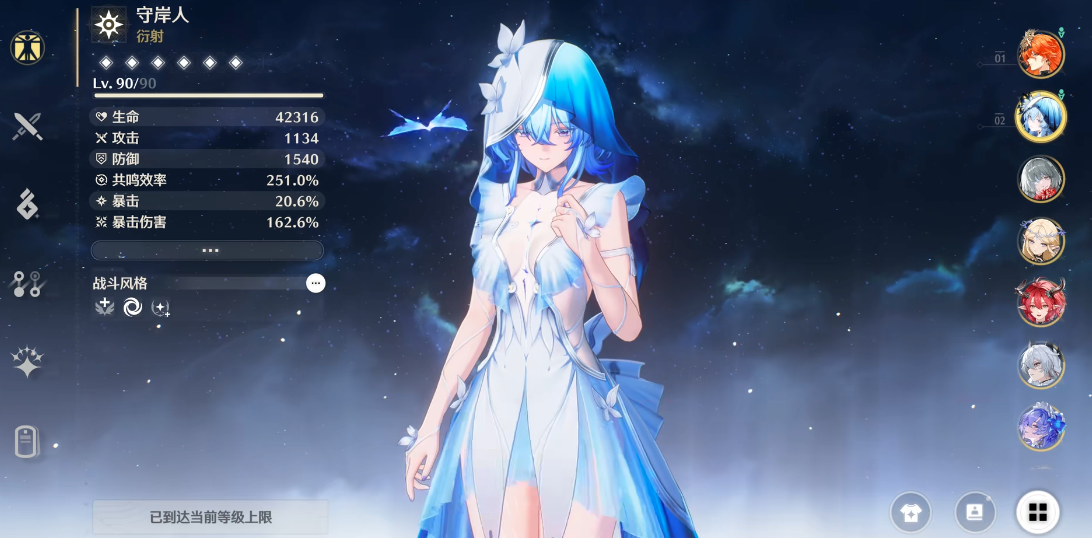
Task: Select the orange-haired character portrait
Action: pyautogui.click(x=1040, y=54)
